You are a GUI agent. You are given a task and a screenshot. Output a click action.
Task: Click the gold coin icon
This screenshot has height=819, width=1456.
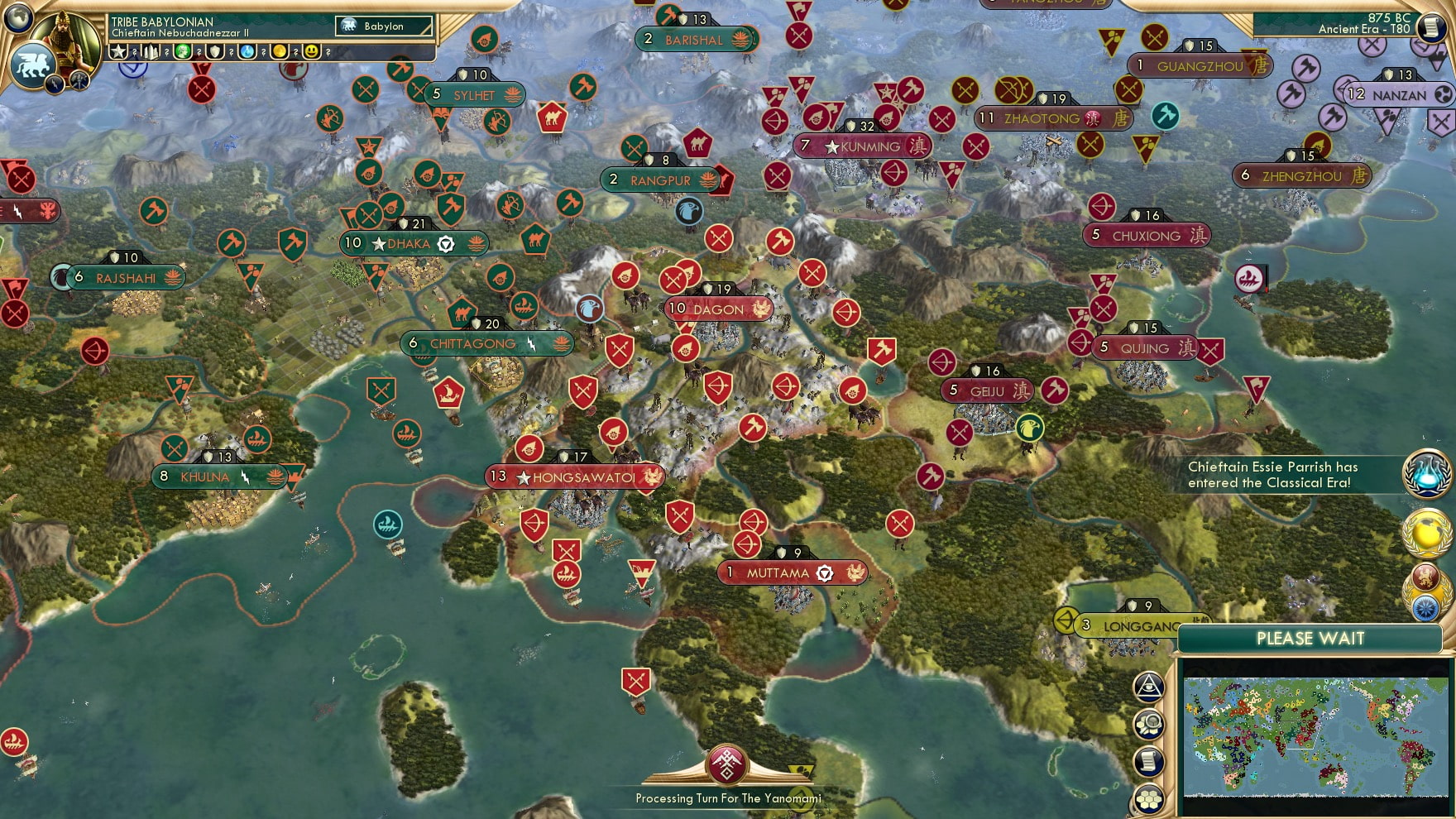click(x=280, y=52)
